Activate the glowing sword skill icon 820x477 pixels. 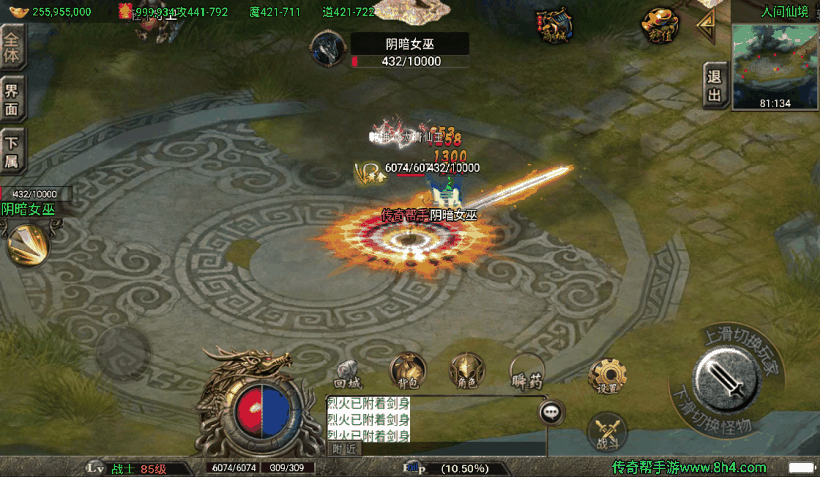coord(26,243)
